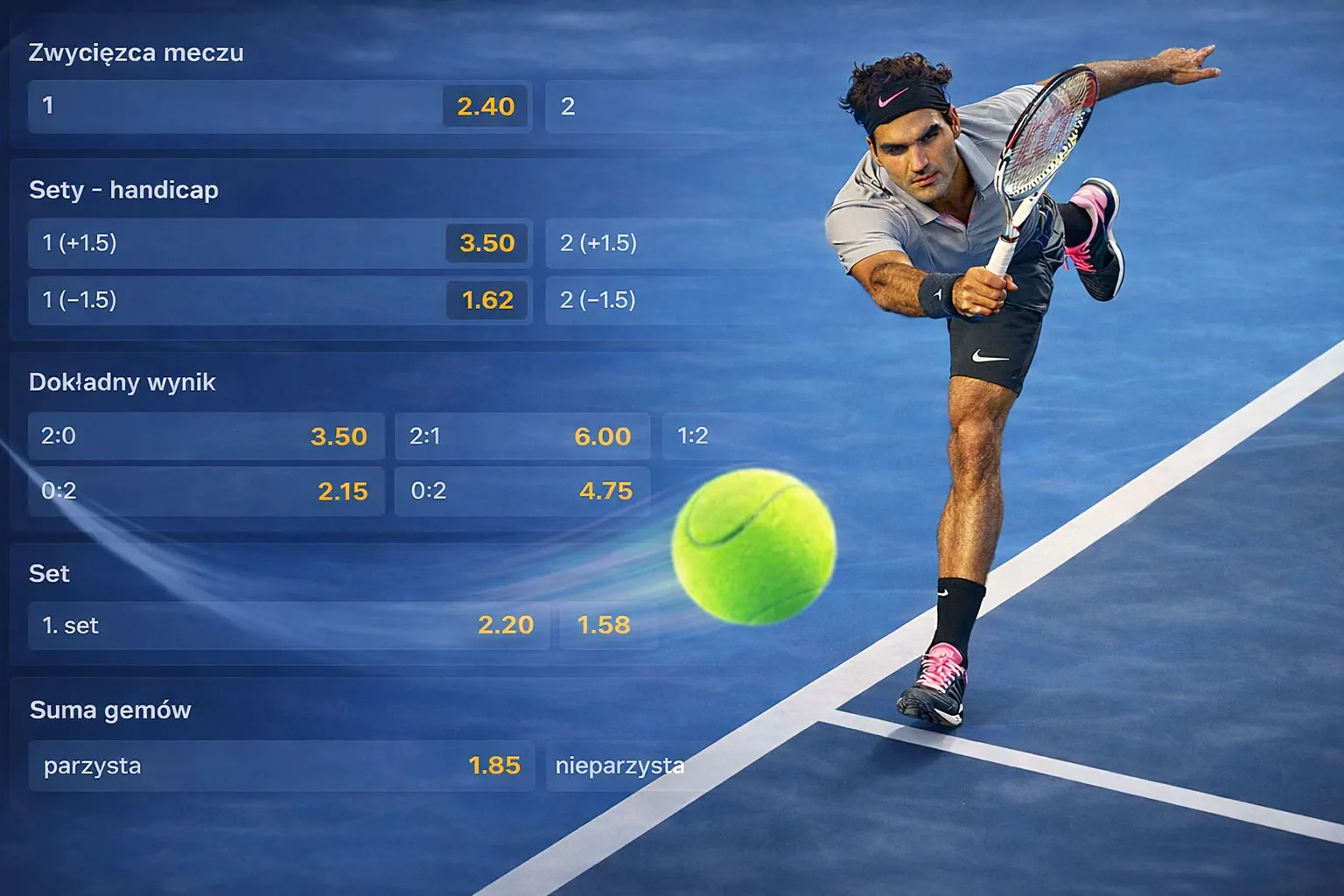Pick the 0:2 score priced at 4.75

point(521,491)
